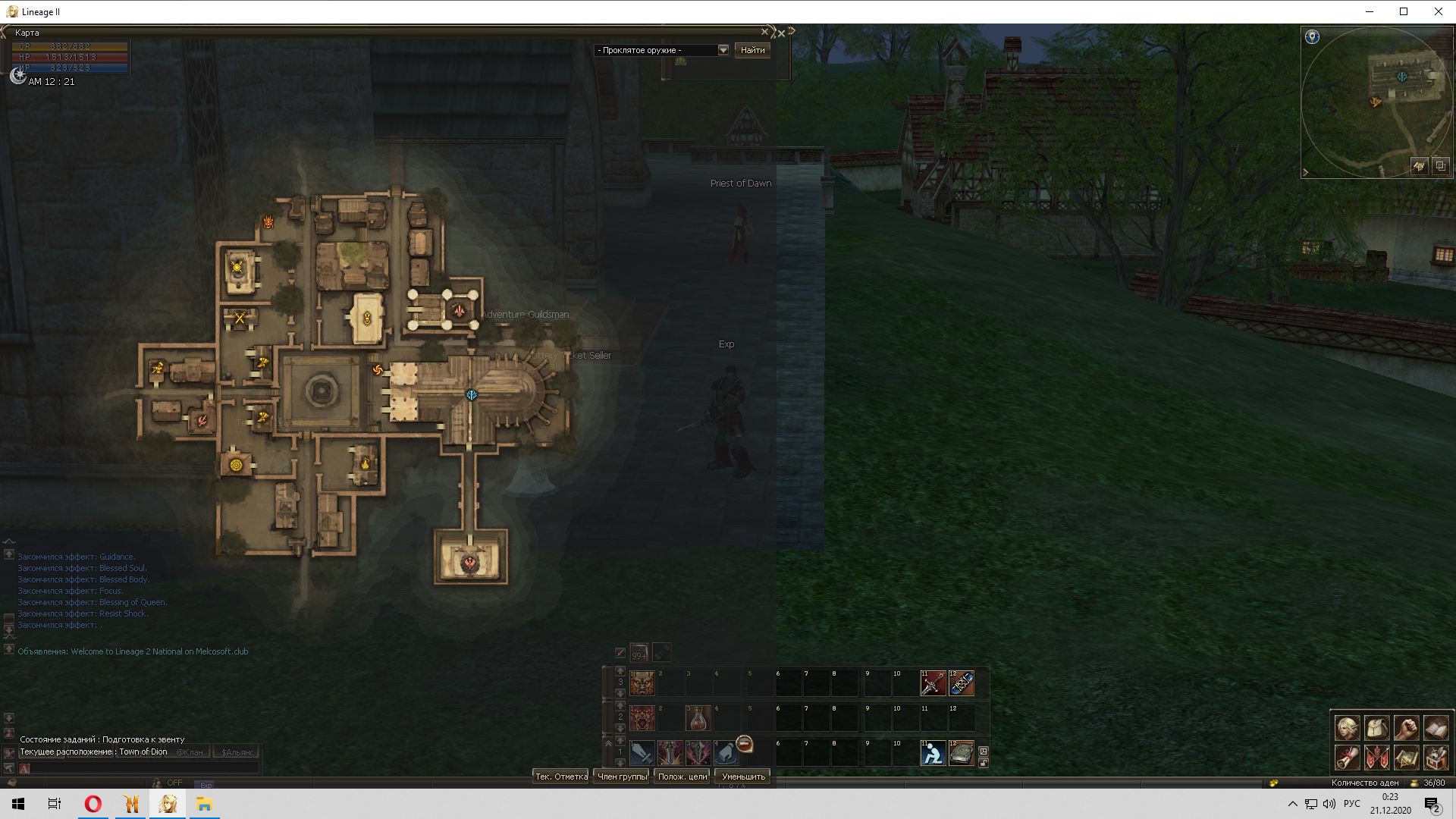Image resolution: width=1456 pixels, height=819 pixels.
Task: Click the blue location pin on minimap
Action: (1312, 37)
